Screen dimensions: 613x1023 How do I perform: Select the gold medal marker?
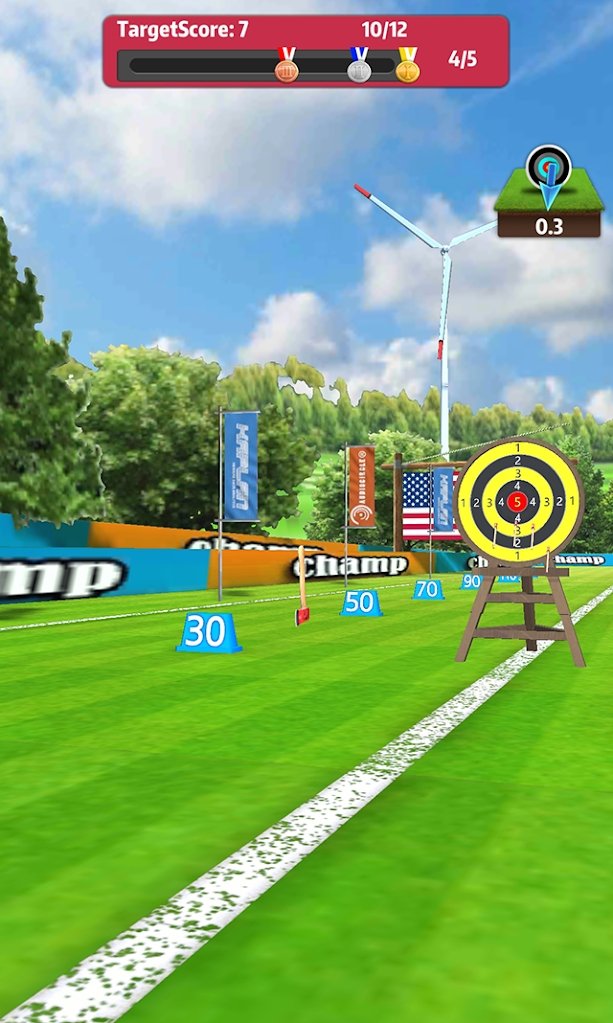407,66
